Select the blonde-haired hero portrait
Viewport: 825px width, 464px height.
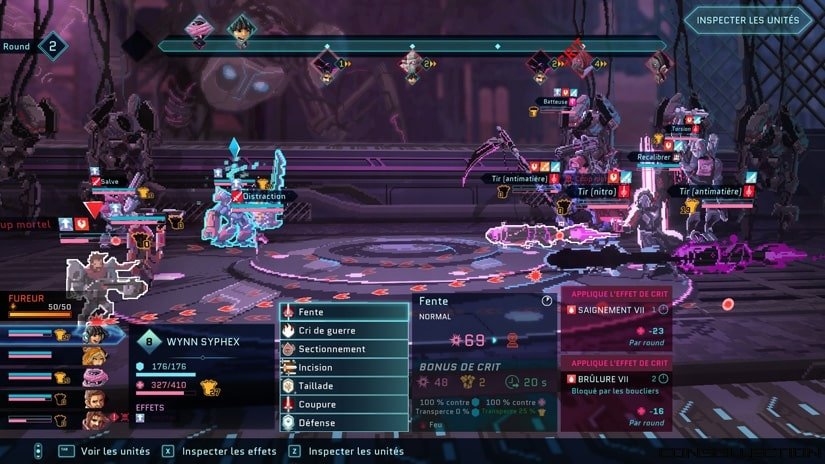[95, 356]
